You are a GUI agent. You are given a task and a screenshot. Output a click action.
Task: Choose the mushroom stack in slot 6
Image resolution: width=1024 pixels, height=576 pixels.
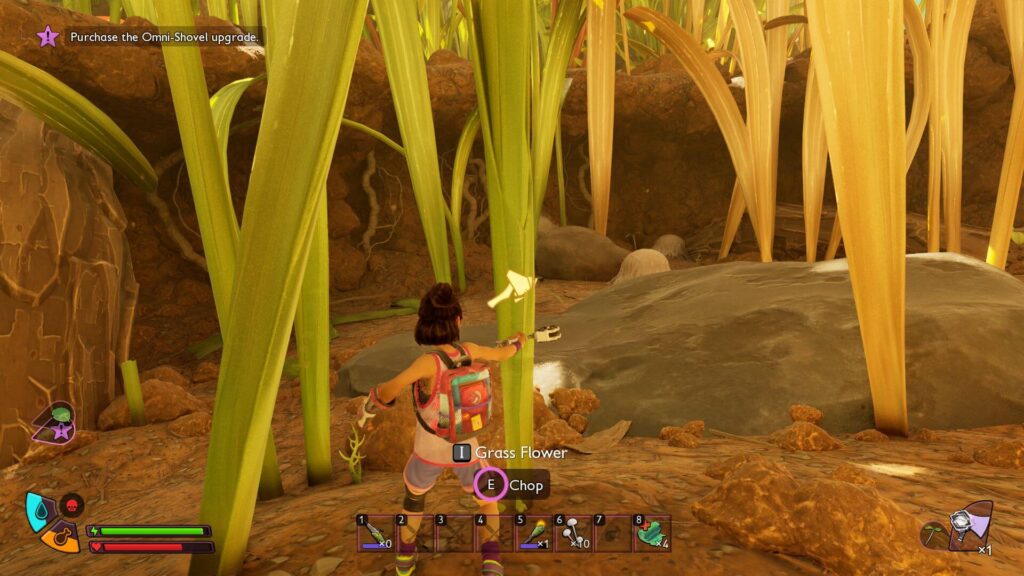tap(573, 534)
